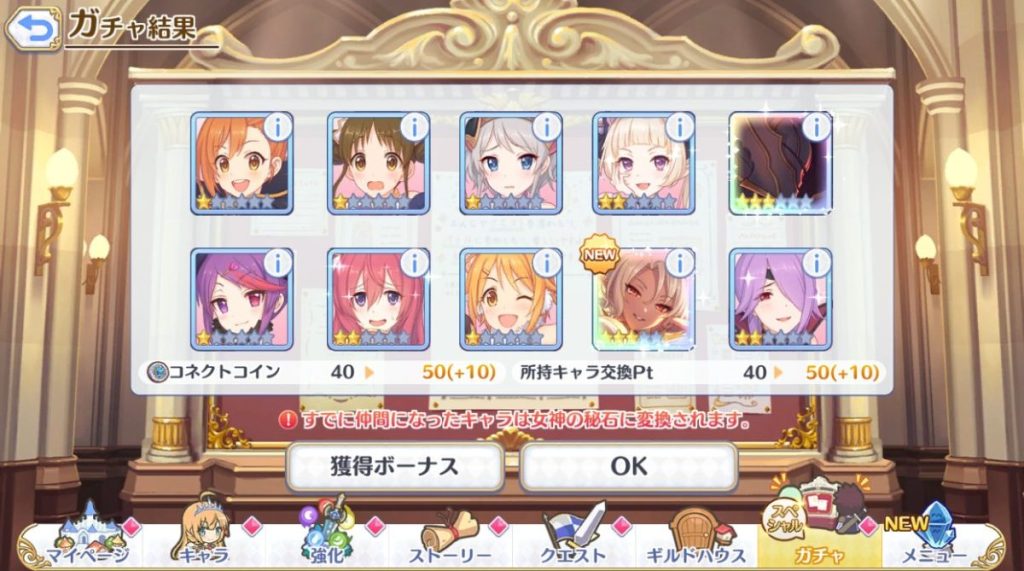Viewport: 1024px width, 571px height.
Task: Select the ガチャ gacha tab
Action: (819, 541)
